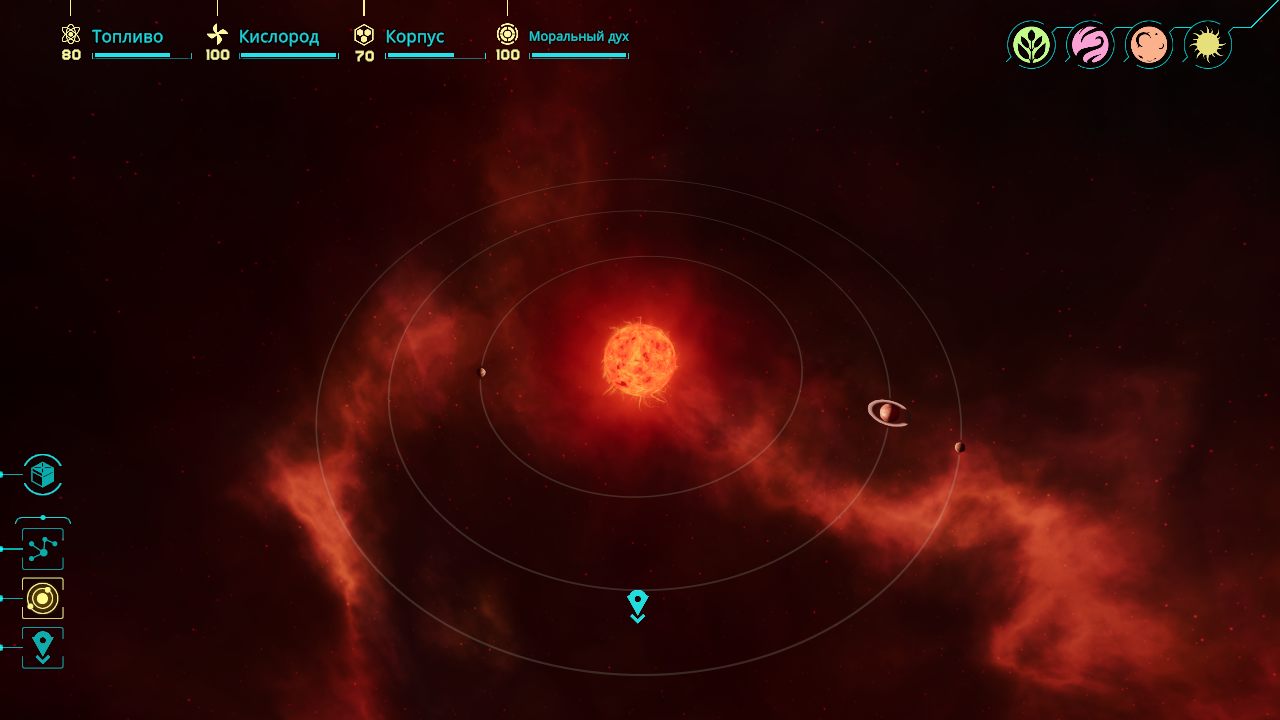Select the pink gas giant icon

click(1090, 45)
